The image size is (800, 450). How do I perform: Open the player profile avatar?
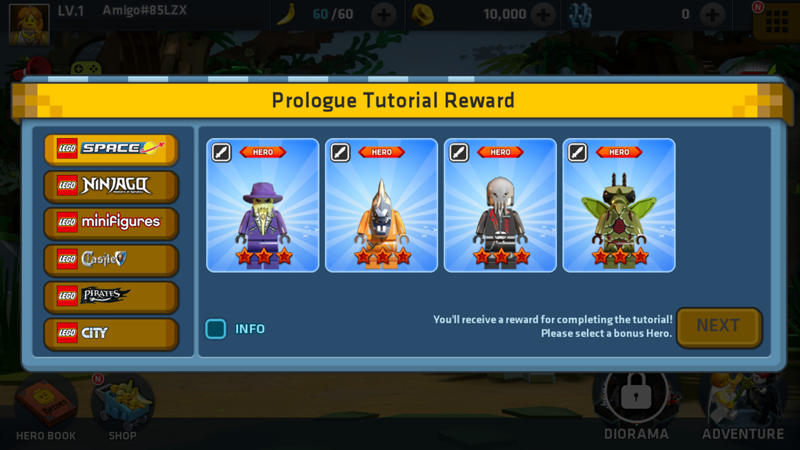point(29,22)
